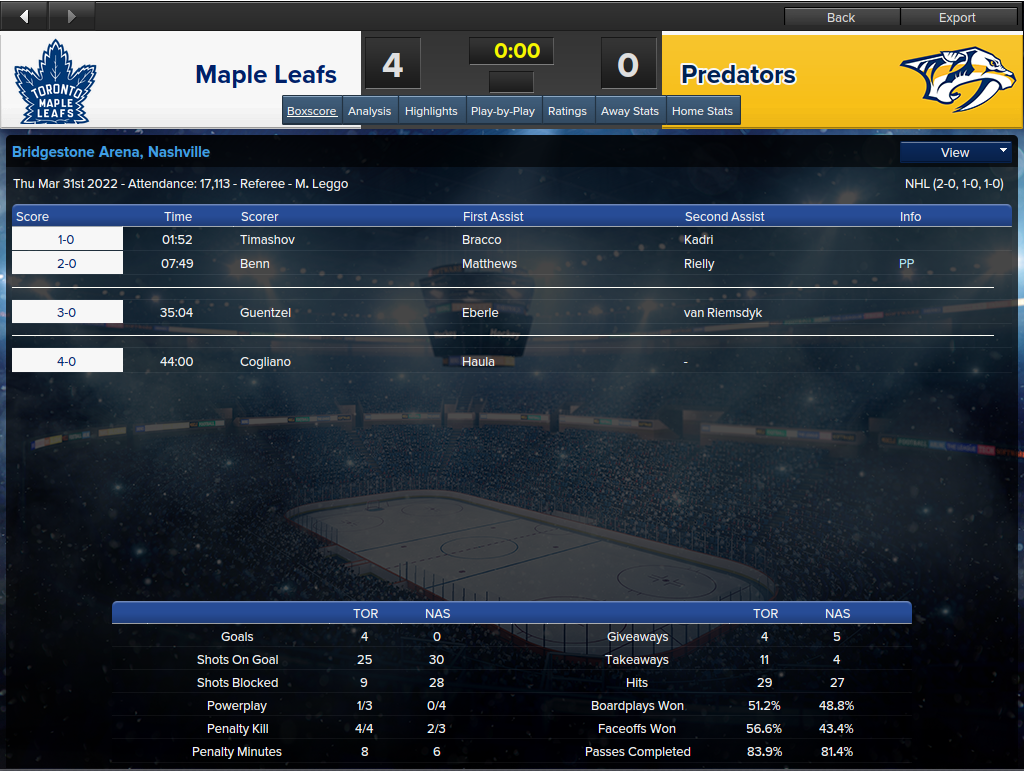The image size is (1024, 771).
Task: Open the Play-by-Play tab
Action: click(502, 111)
